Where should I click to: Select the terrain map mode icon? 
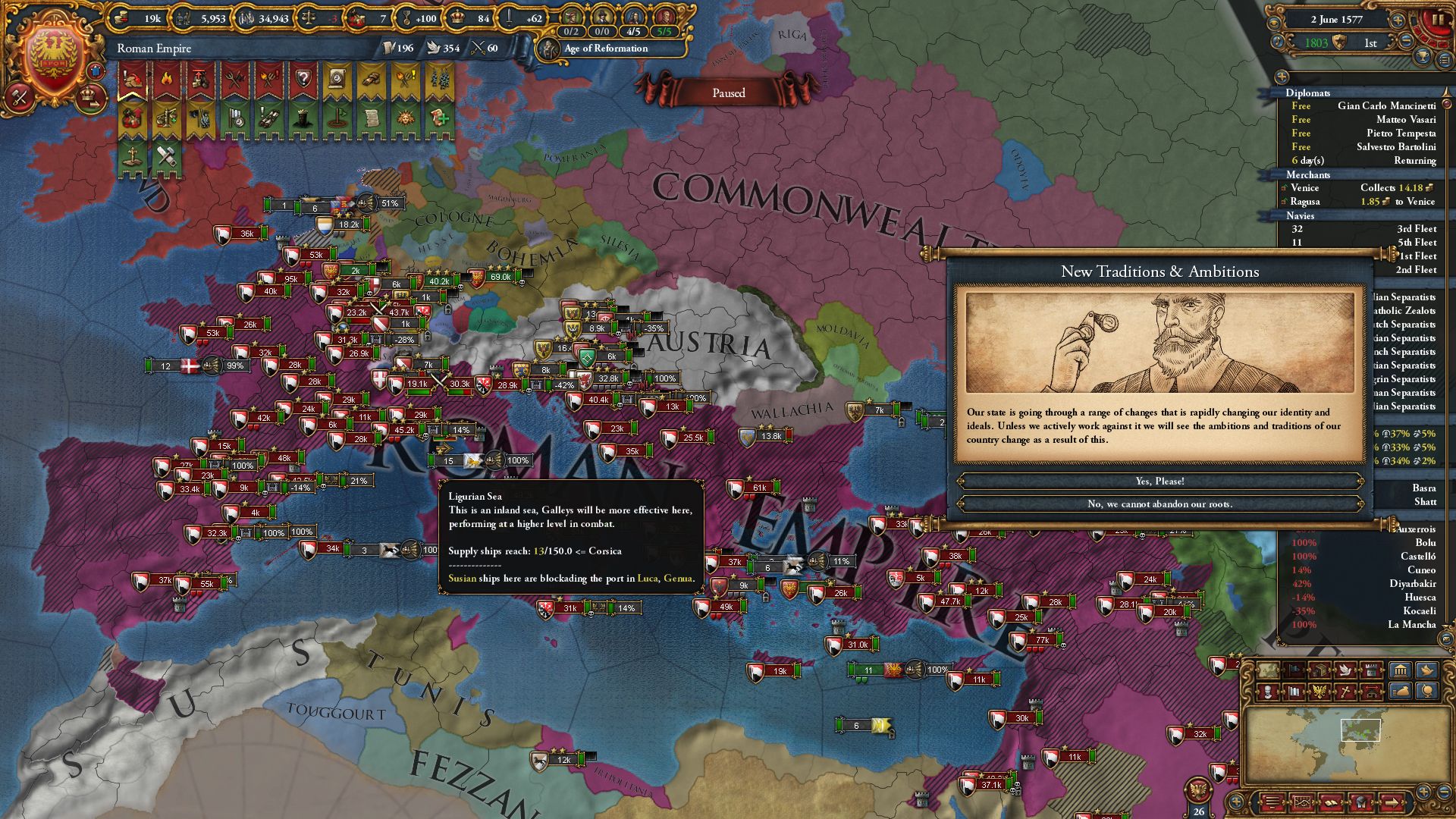coord(1268,670)
